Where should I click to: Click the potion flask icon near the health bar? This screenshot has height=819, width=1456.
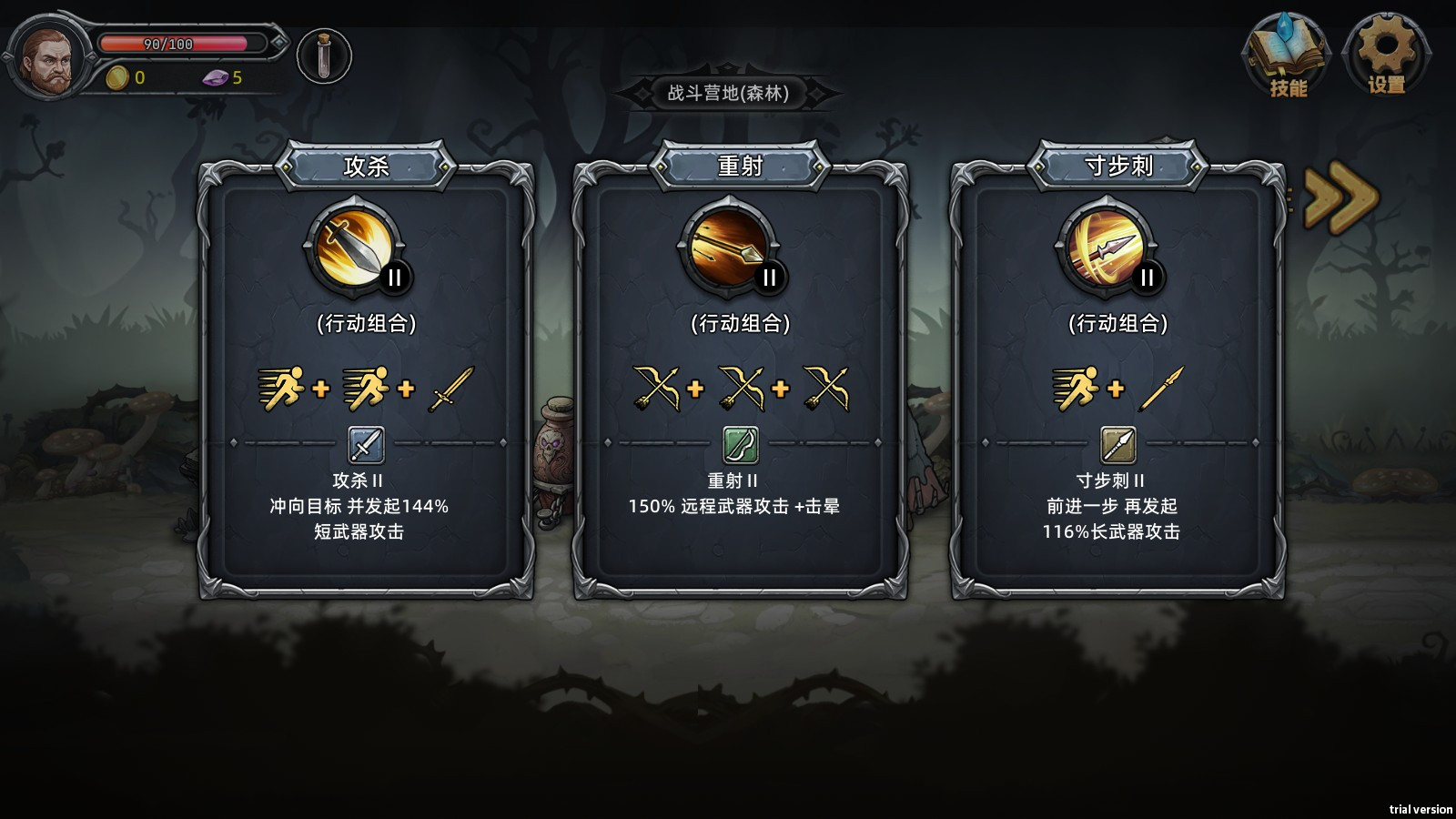coord(325,55)
